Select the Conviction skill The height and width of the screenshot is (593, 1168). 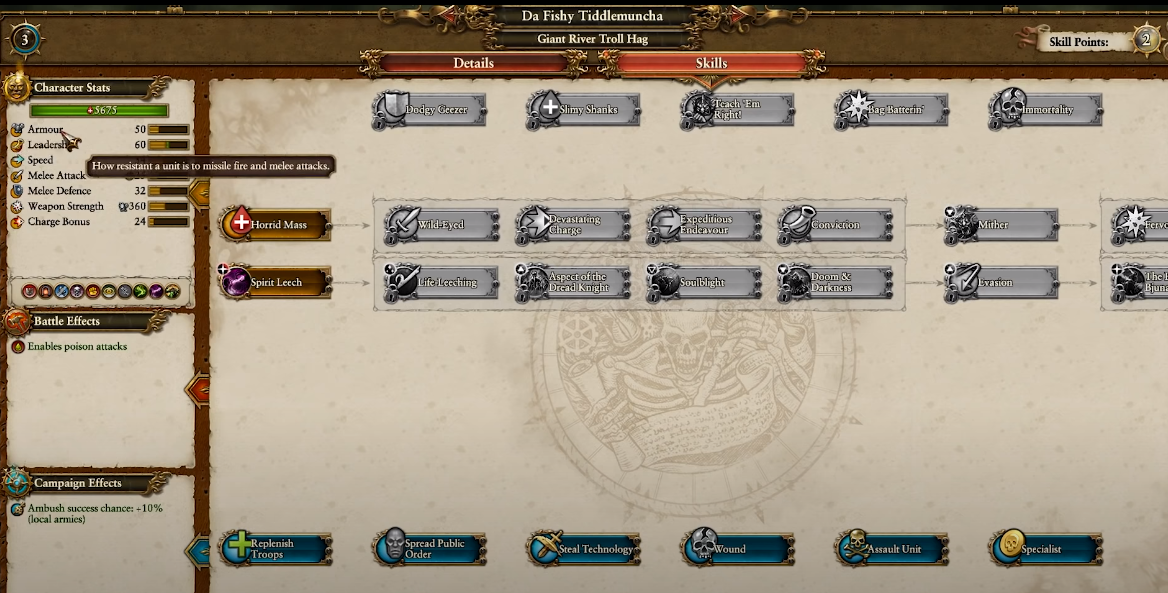click(x=835, y=225)
